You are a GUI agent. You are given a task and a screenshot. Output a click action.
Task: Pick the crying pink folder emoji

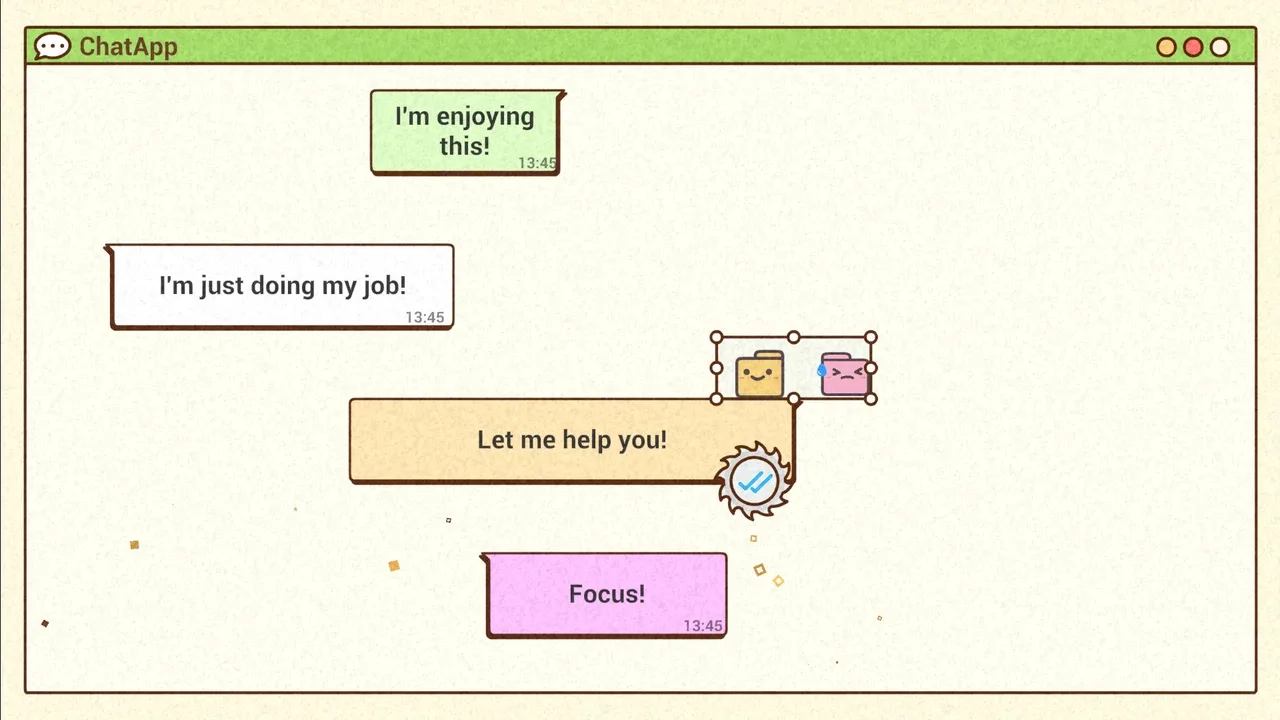coord(844,374)
